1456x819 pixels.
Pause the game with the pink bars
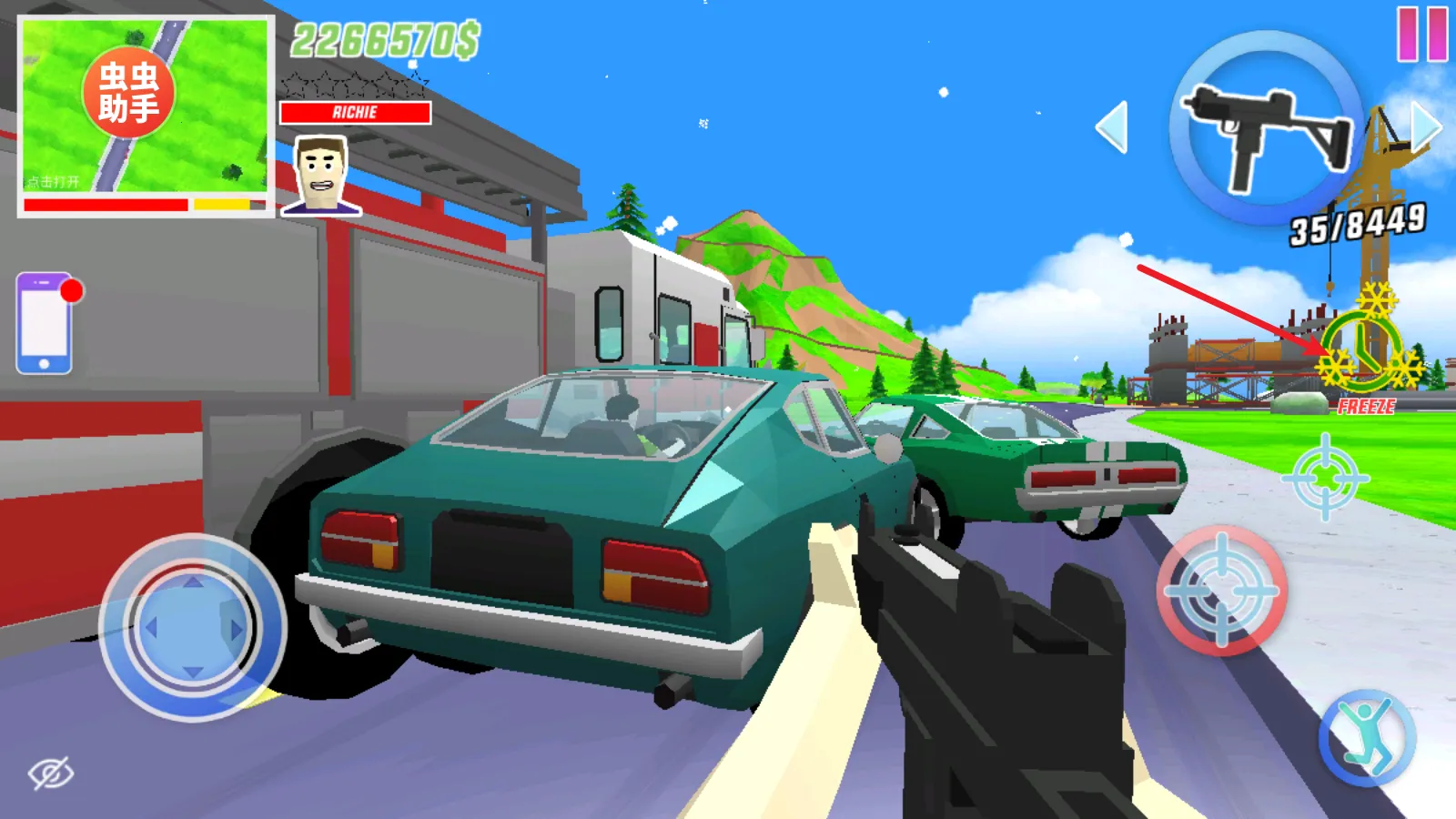[x=1422, y=35]
